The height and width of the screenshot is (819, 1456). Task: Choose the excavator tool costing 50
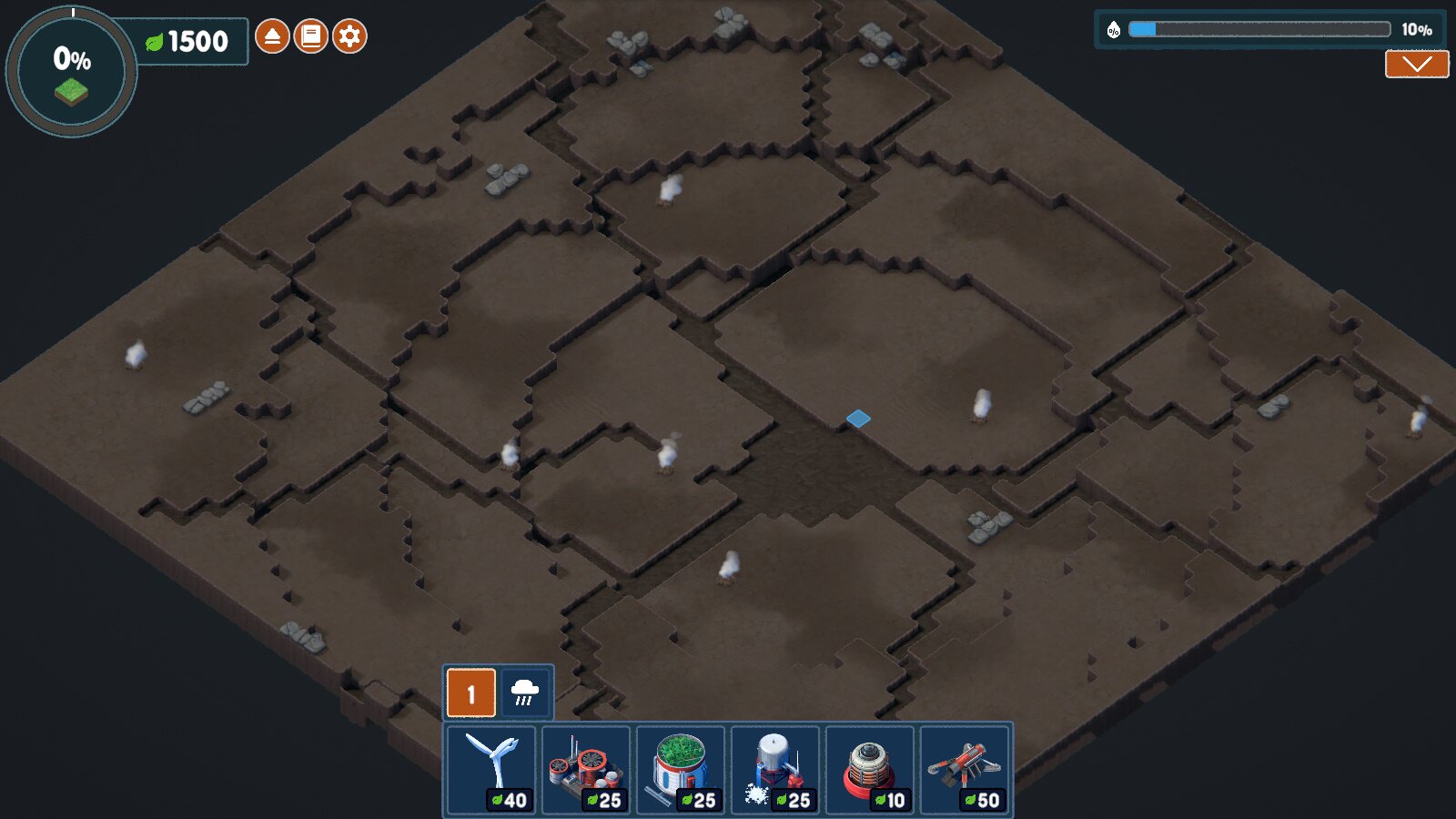[x=966, y=770]
